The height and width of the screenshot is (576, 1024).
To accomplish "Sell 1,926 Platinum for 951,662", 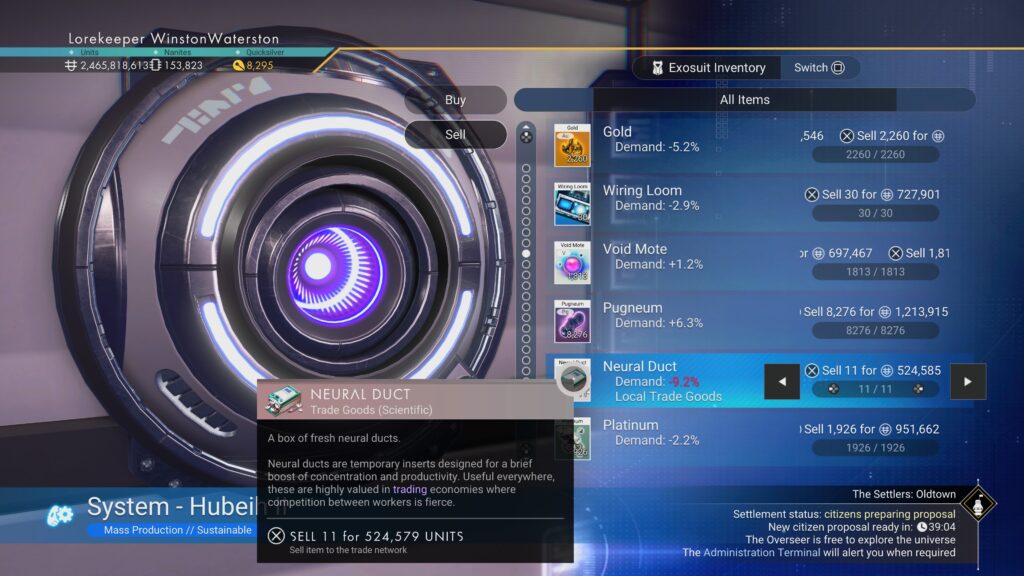I will pos(873,430).
